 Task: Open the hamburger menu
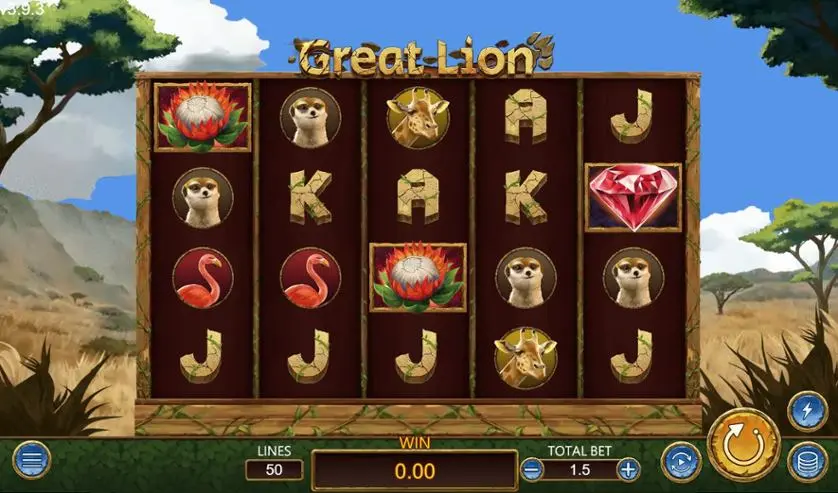point(31,460)
